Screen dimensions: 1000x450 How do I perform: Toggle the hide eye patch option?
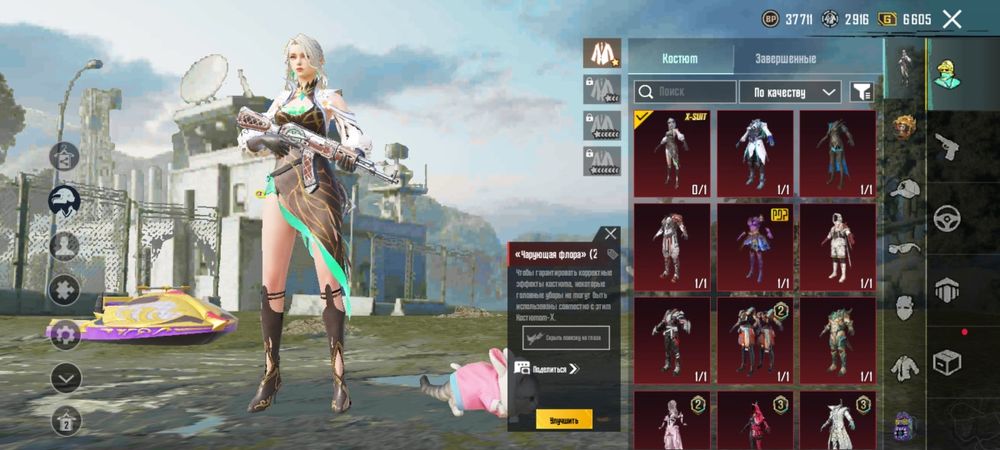pyautogui.click(x=565, y=338)
